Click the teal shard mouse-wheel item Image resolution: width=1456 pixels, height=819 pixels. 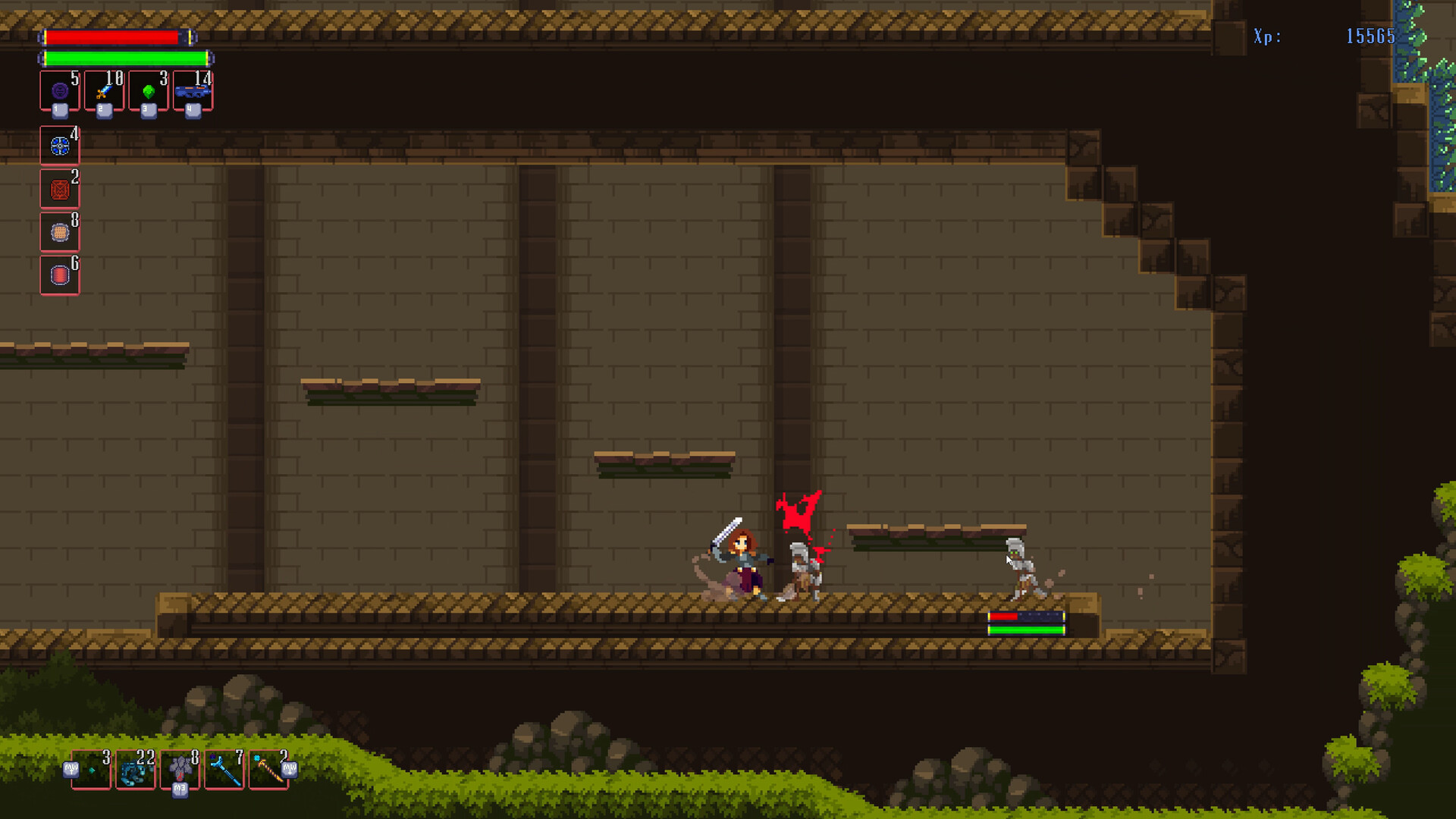(91, 770)
